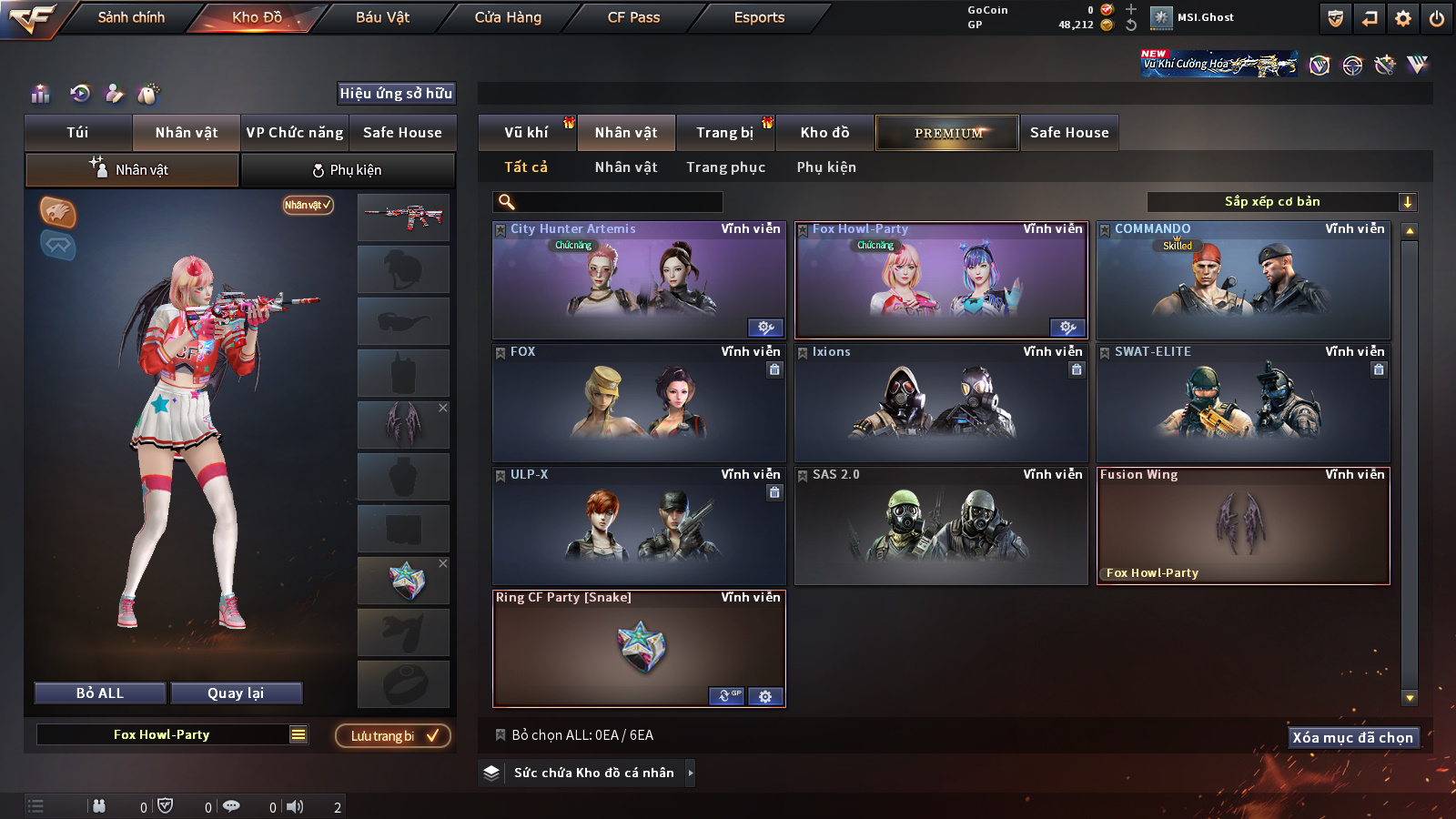Open the gear settings icon
This screenshot has width=1456, height=819.
pyautogui.click(x=1403, y=18)
